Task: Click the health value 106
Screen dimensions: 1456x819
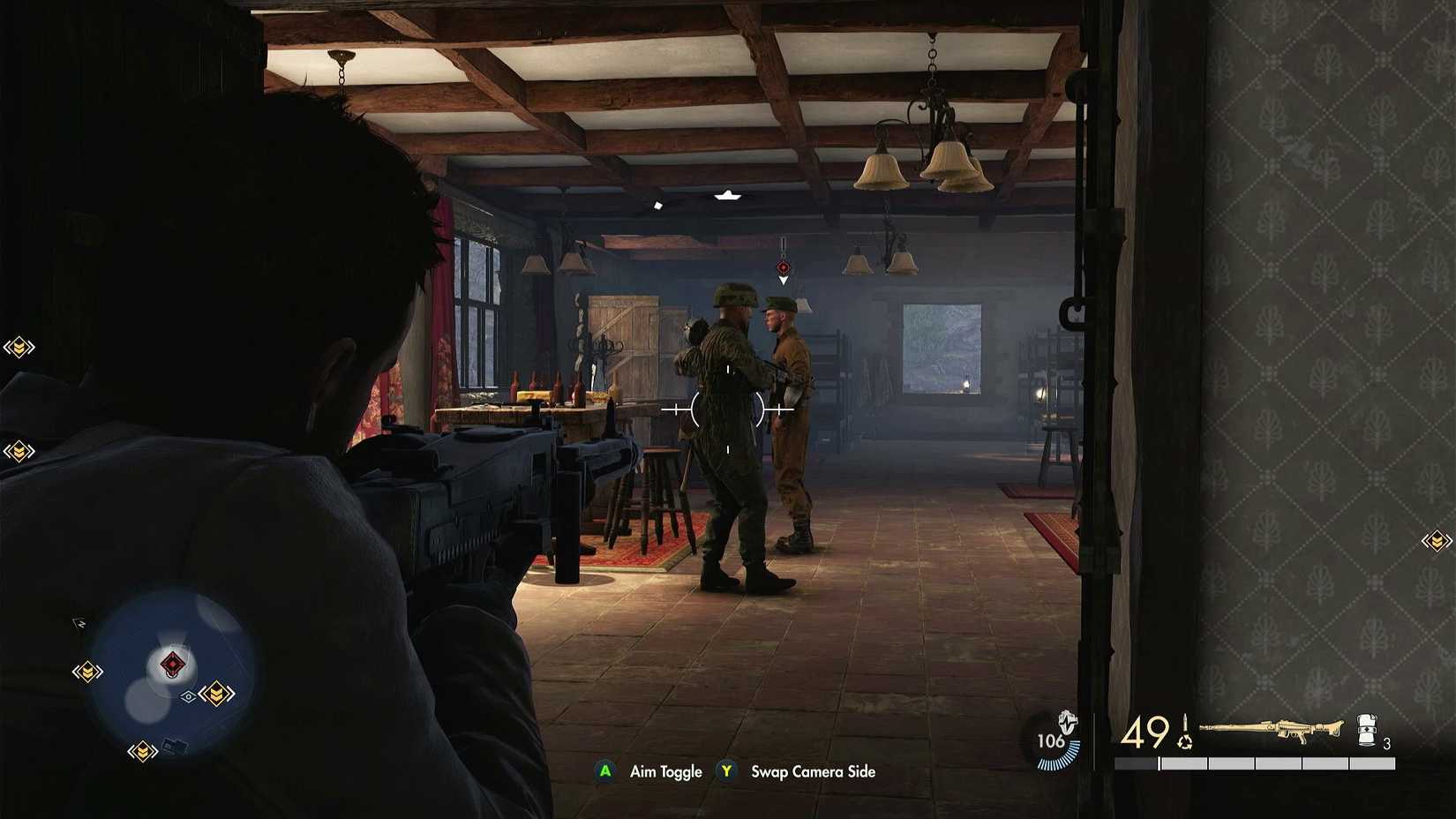Action: [x=1051, y=741]
